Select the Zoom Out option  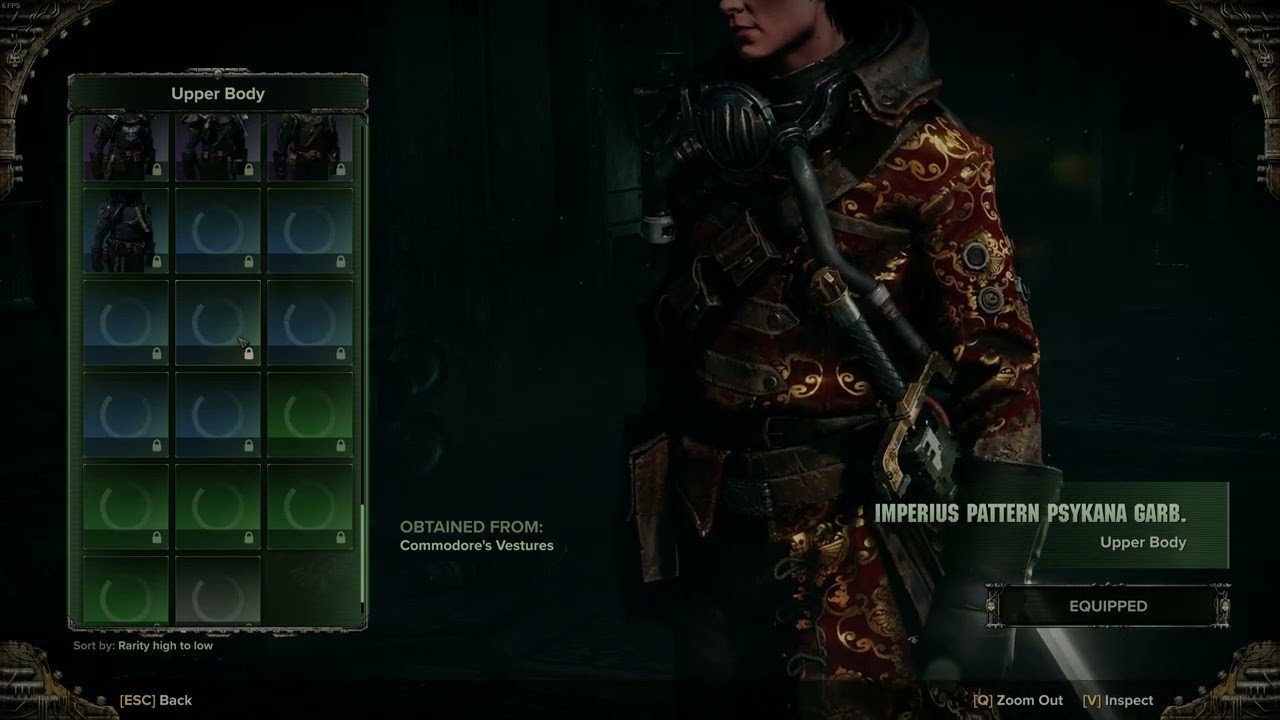point(1018,700)
